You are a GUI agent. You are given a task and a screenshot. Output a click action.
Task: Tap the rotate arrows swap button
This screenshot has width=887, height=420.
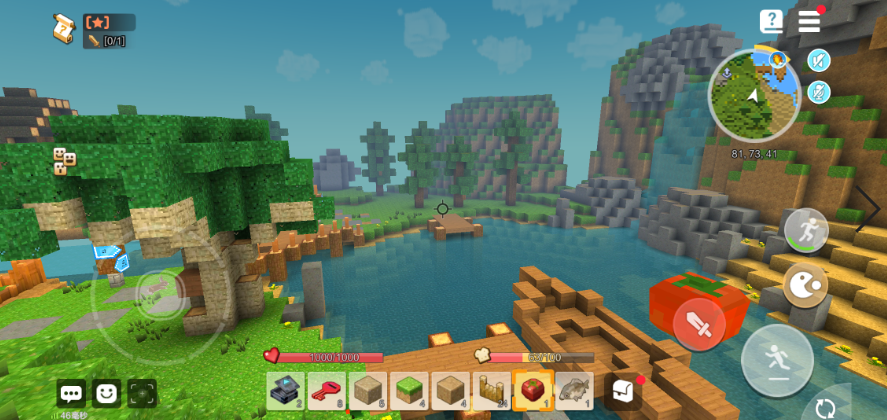826,407
